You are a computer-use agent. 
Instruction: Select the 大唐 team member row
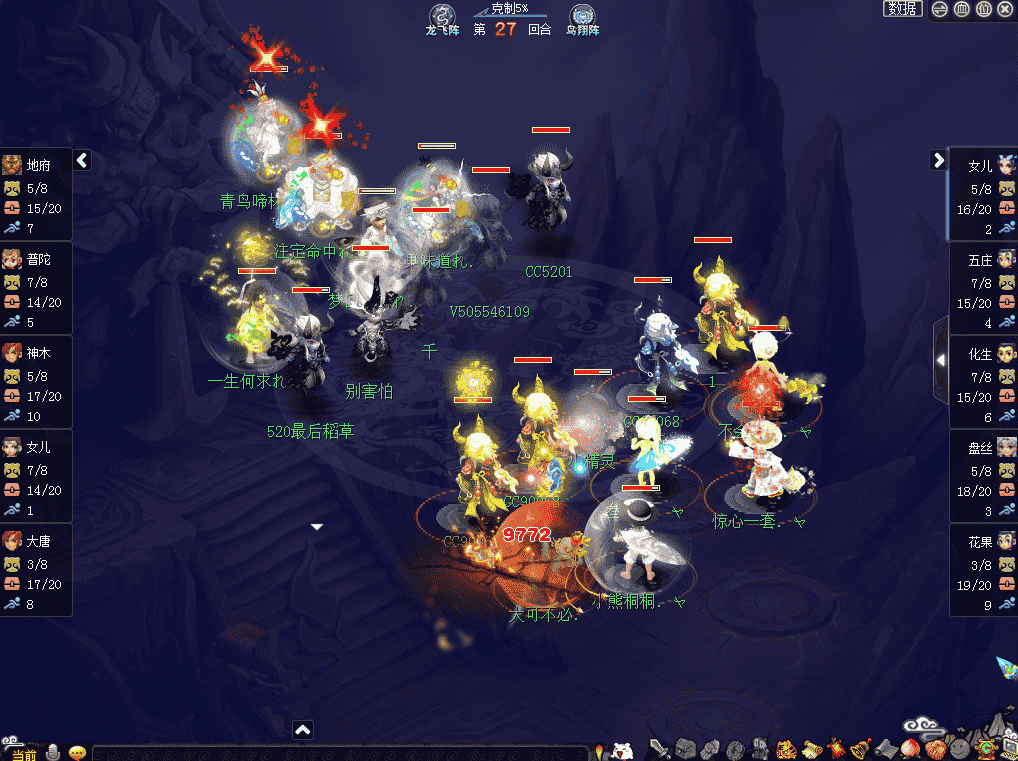point(36,571)
